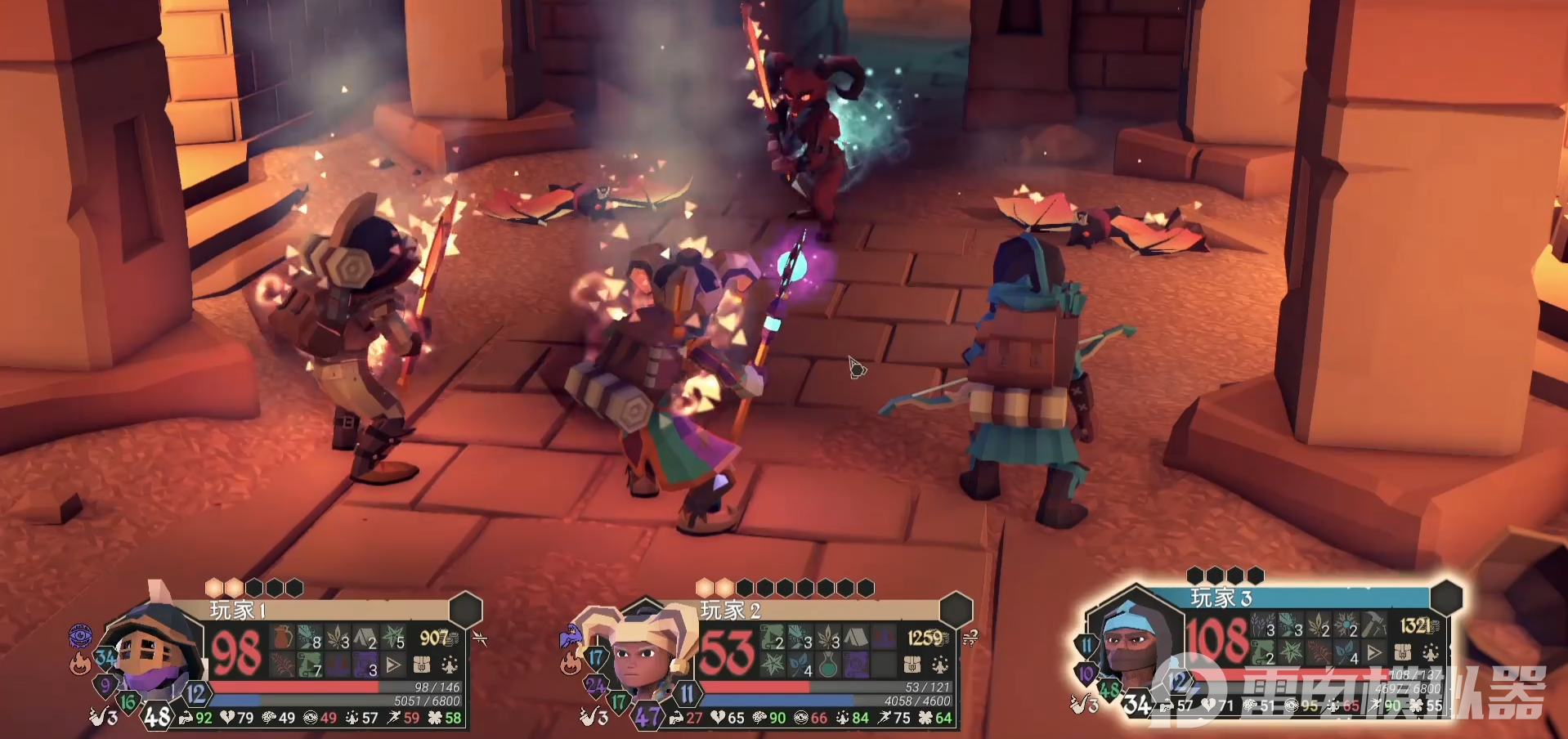The image size is (1568, 739).
Task: Show more of Player 3's belt items
Action: click(1375, 653)
